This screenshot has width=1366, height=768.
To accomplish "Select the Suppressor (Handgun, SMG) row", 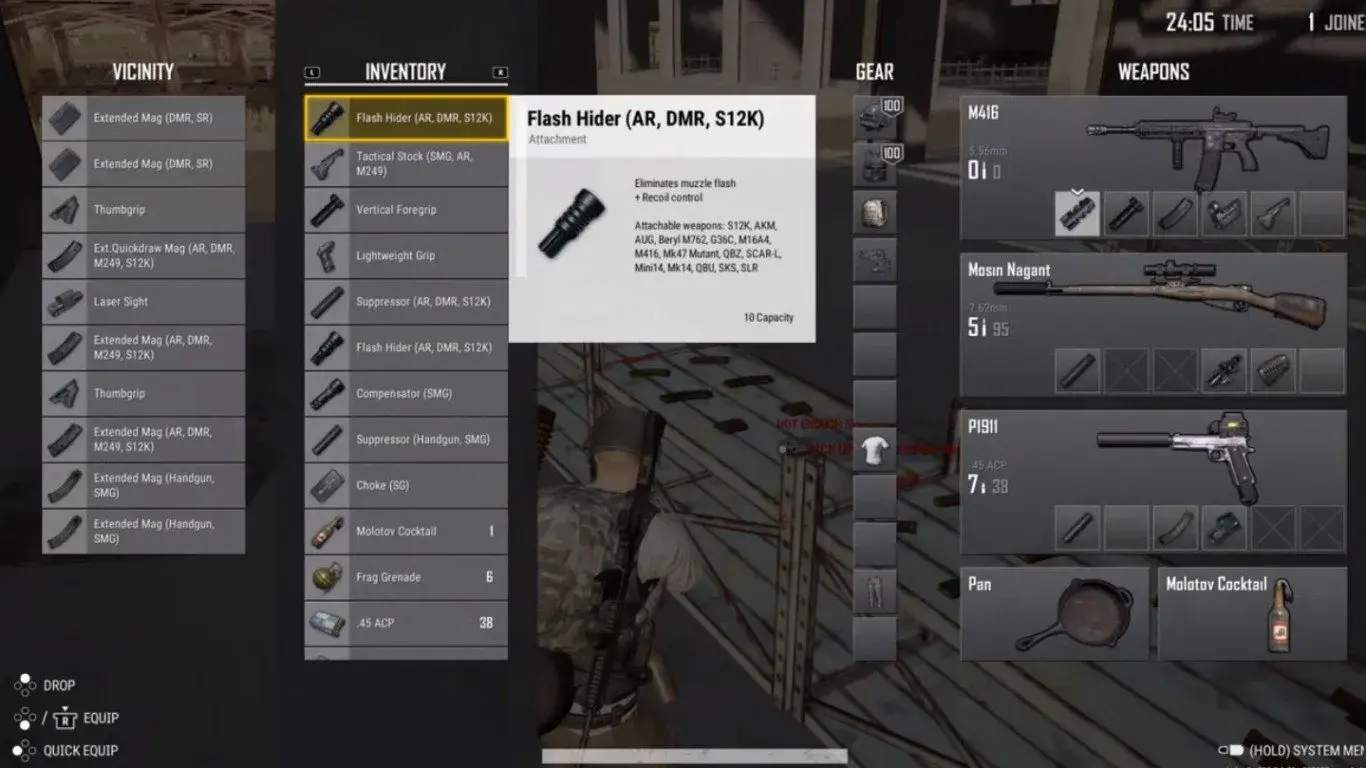I will [406, 440].
